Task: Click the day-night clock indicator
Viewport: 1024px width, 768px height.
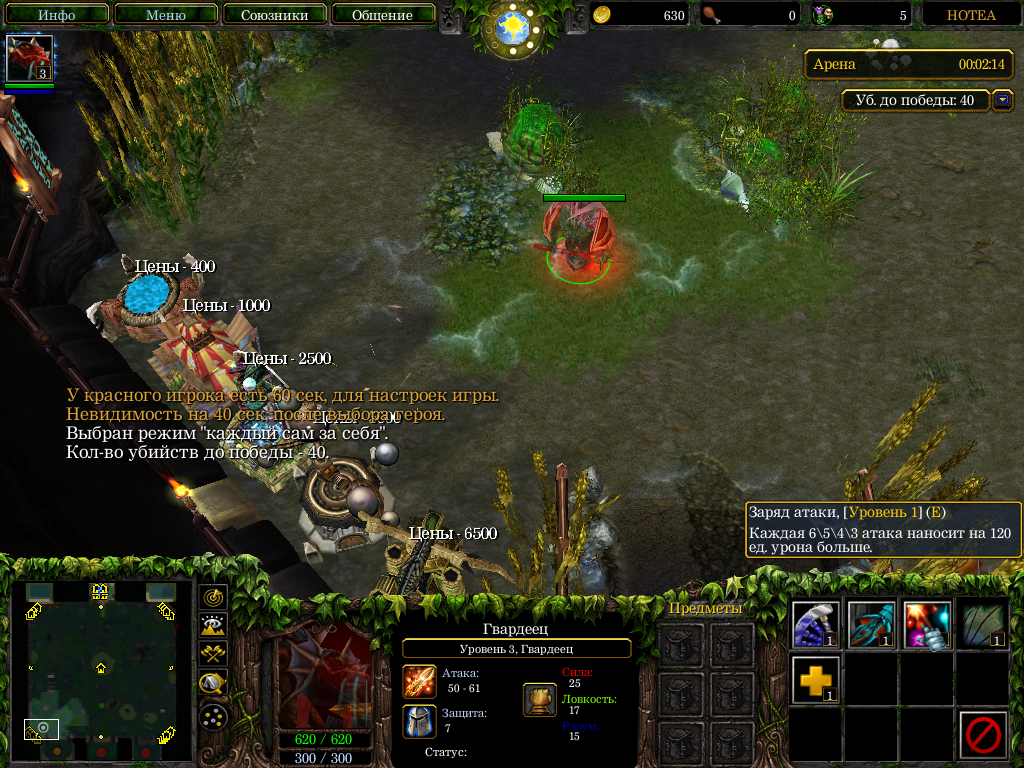Action: tap(512, 28)
